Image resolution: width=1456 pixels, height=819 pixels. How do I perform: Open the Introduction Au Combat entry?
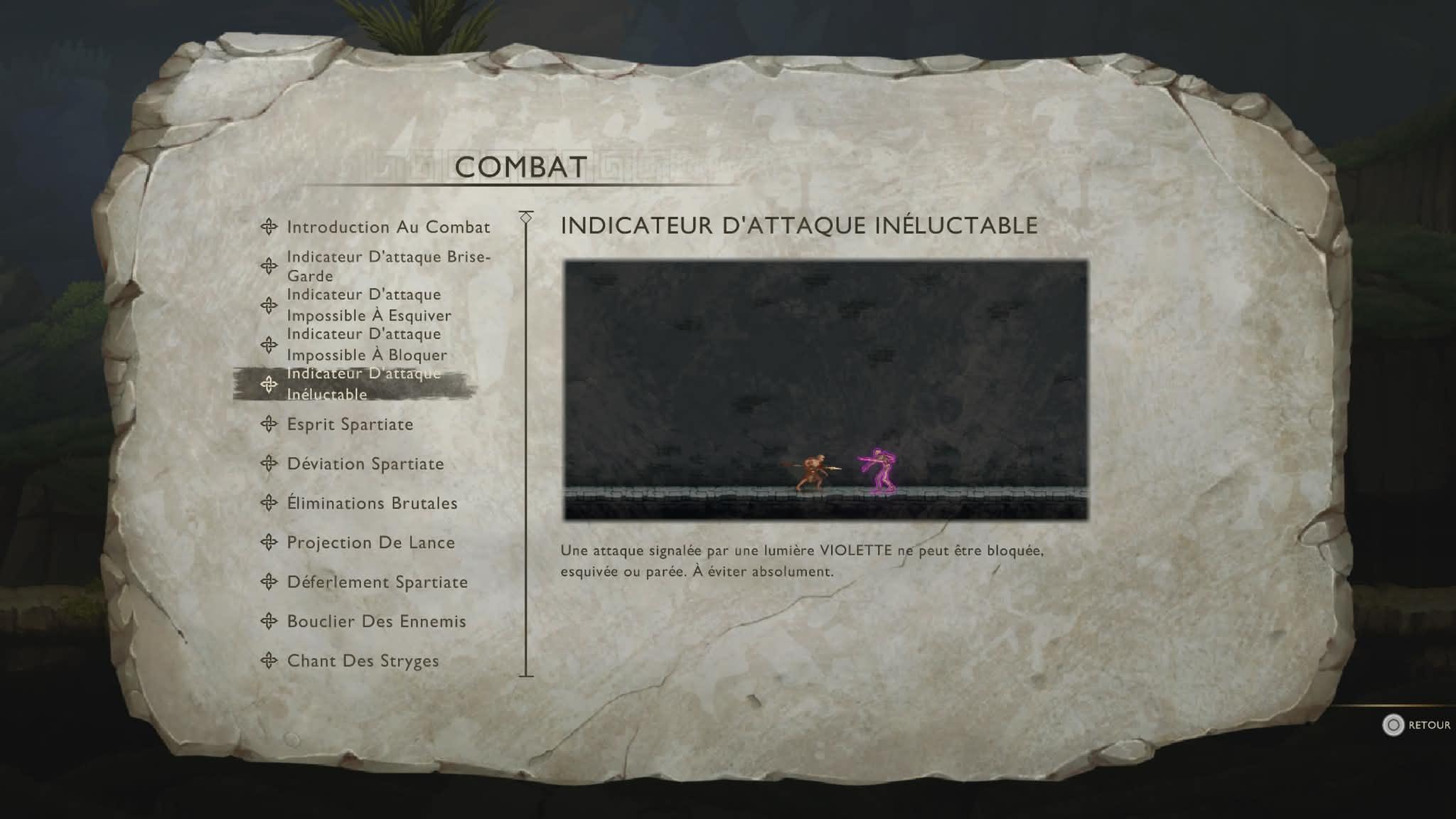click(x=387, y=227)
